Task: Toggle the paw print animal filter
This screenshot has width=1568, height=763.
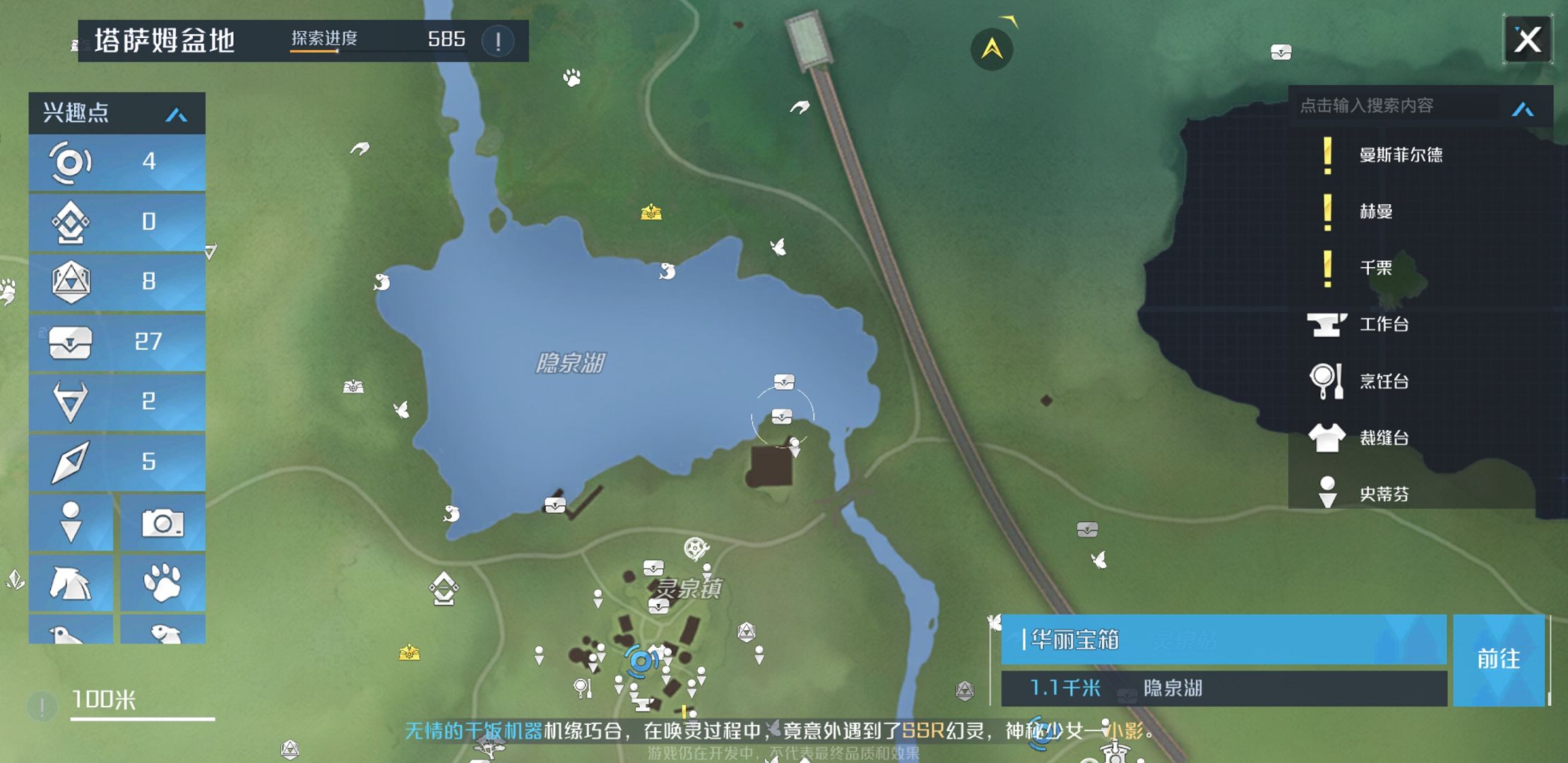Action: pos(162,583)
